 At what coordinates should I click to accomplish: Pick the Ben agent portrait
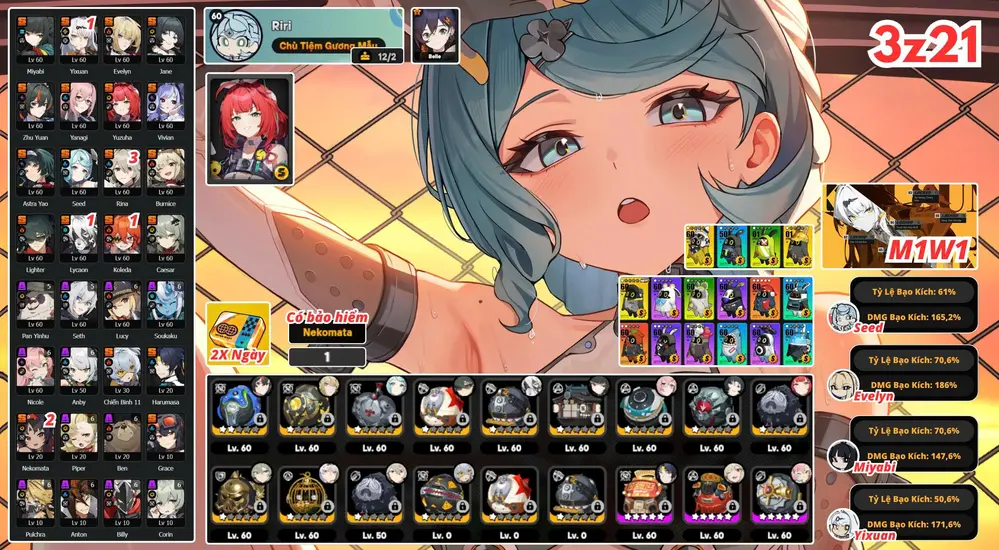[x=123, y=432]
